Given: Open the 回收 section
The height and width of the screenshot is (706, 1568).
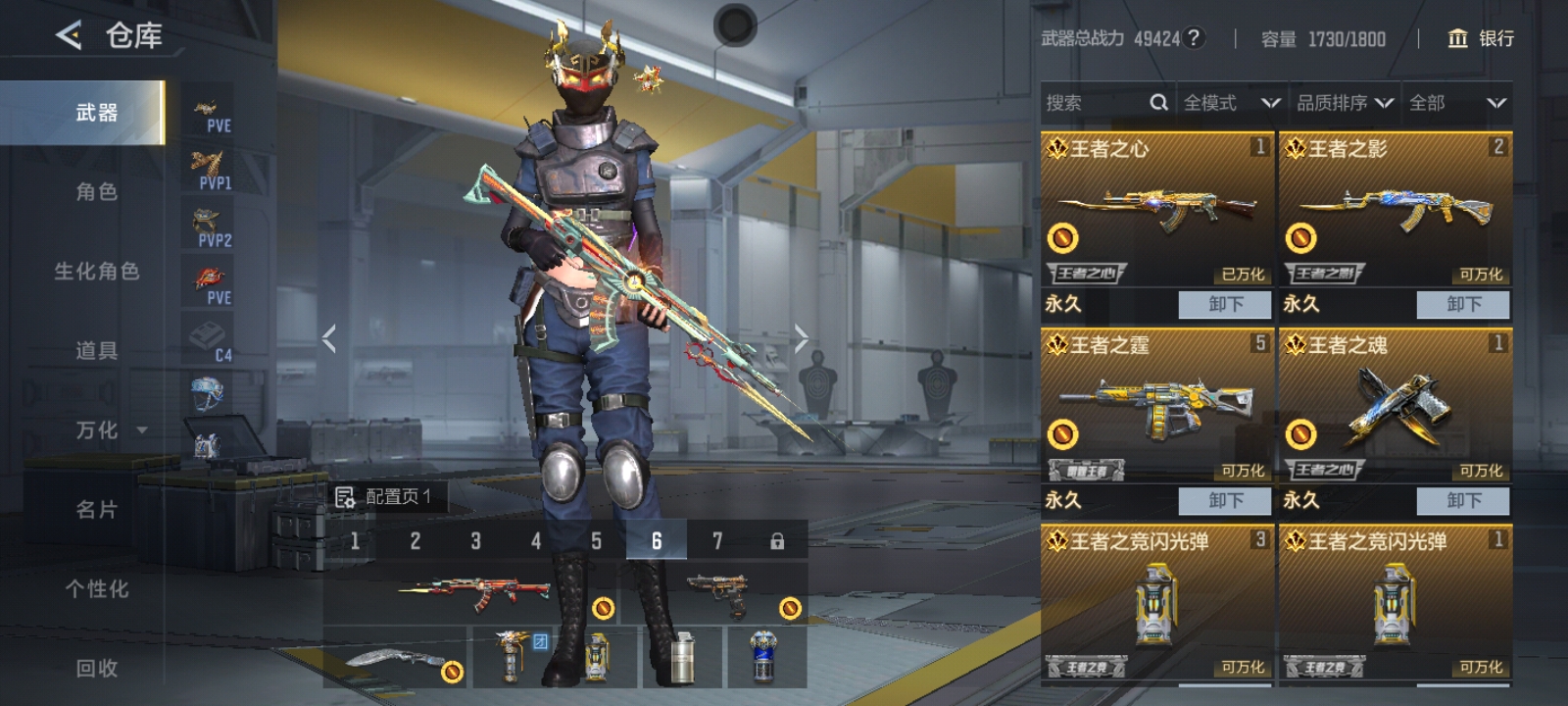Looking at the screenshot, I should point(96,669).
